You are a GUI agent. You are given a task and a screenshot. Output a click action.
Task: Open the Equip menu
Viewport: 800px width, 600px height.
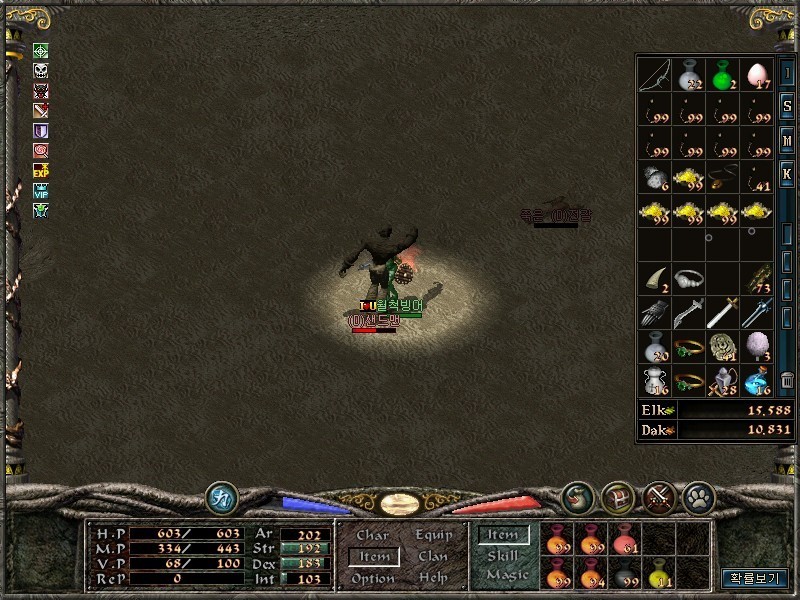[434, 536]
